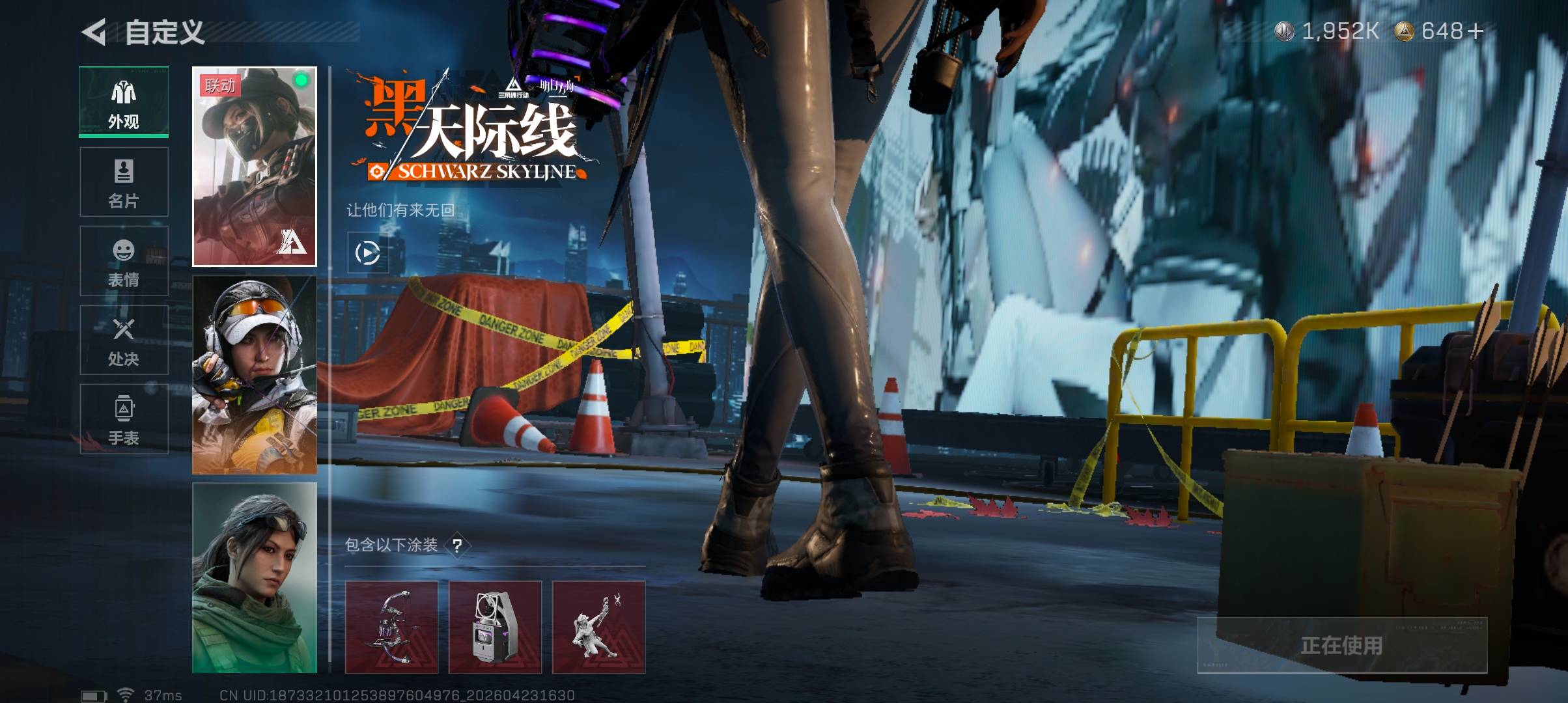View the character pose figure item
The image size is (1568, 703).
click(598, 627)
